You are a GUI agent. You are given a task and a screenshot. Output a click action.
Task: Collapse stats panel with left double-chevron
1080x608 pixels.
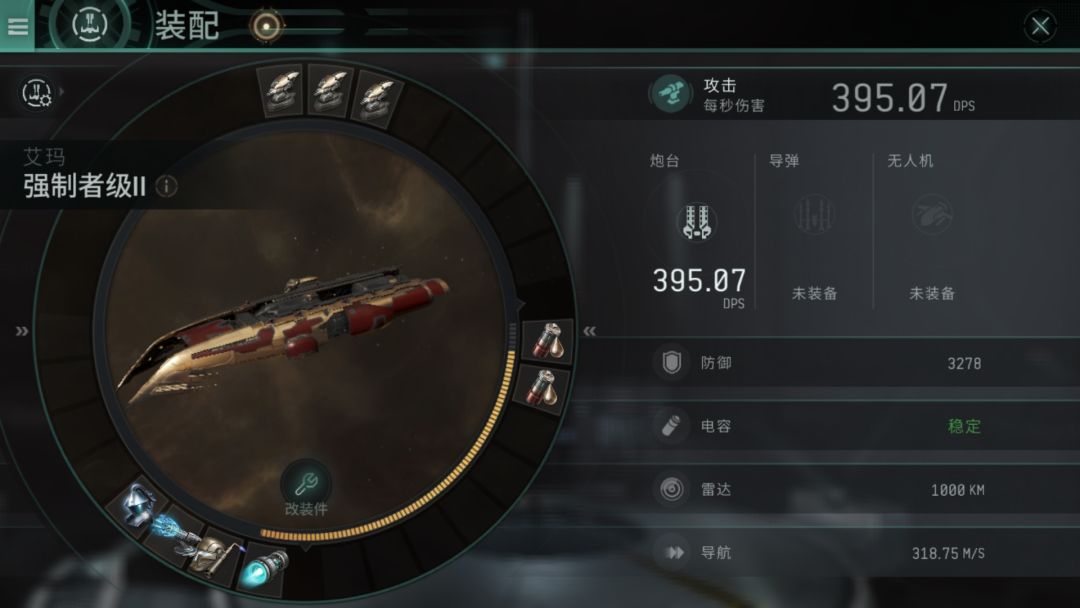[x=590, y=331]
